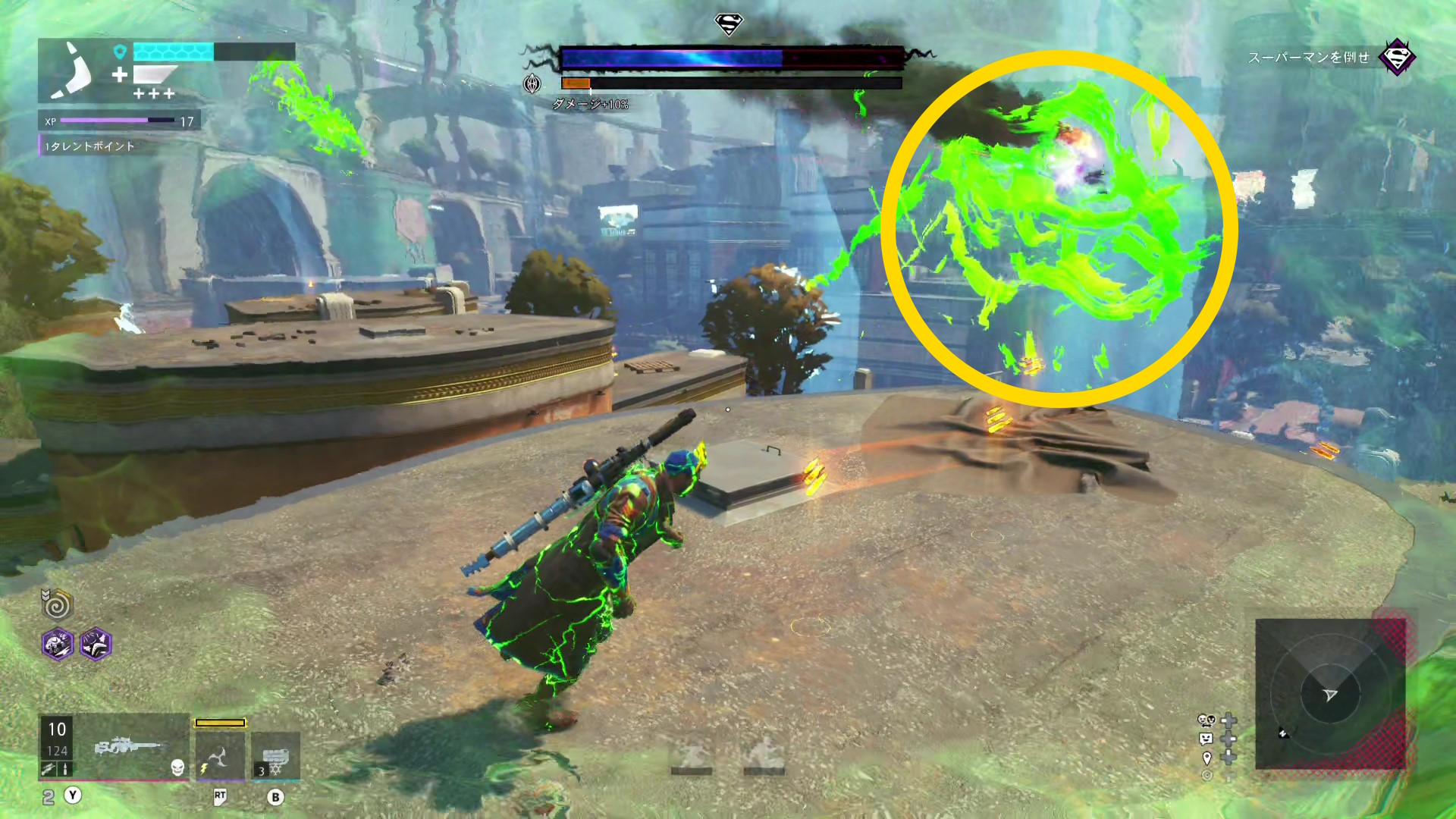The width and height of the screenshot is (1456, 819).
Task: Click the purple skull buff icon
Action: point(58,645)
